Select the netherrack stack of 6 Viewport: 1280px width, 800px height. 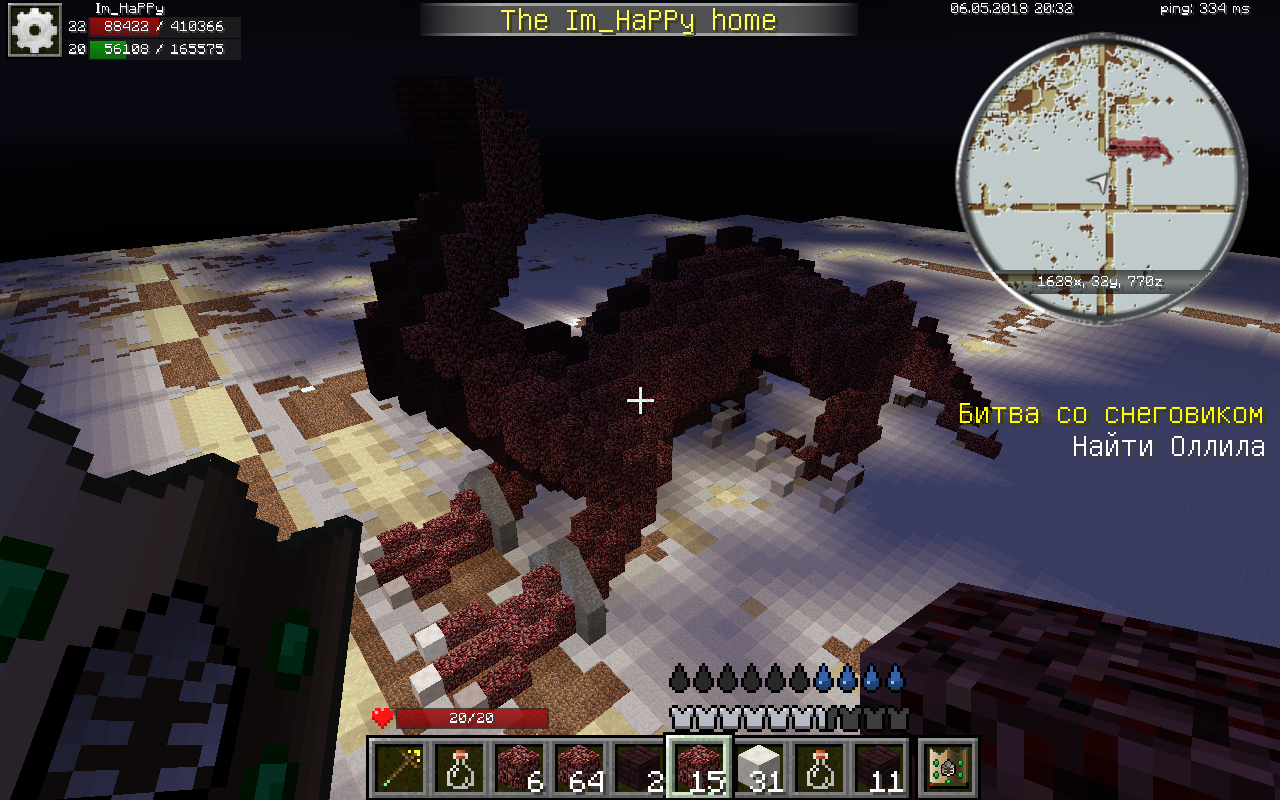click(520, 768)
